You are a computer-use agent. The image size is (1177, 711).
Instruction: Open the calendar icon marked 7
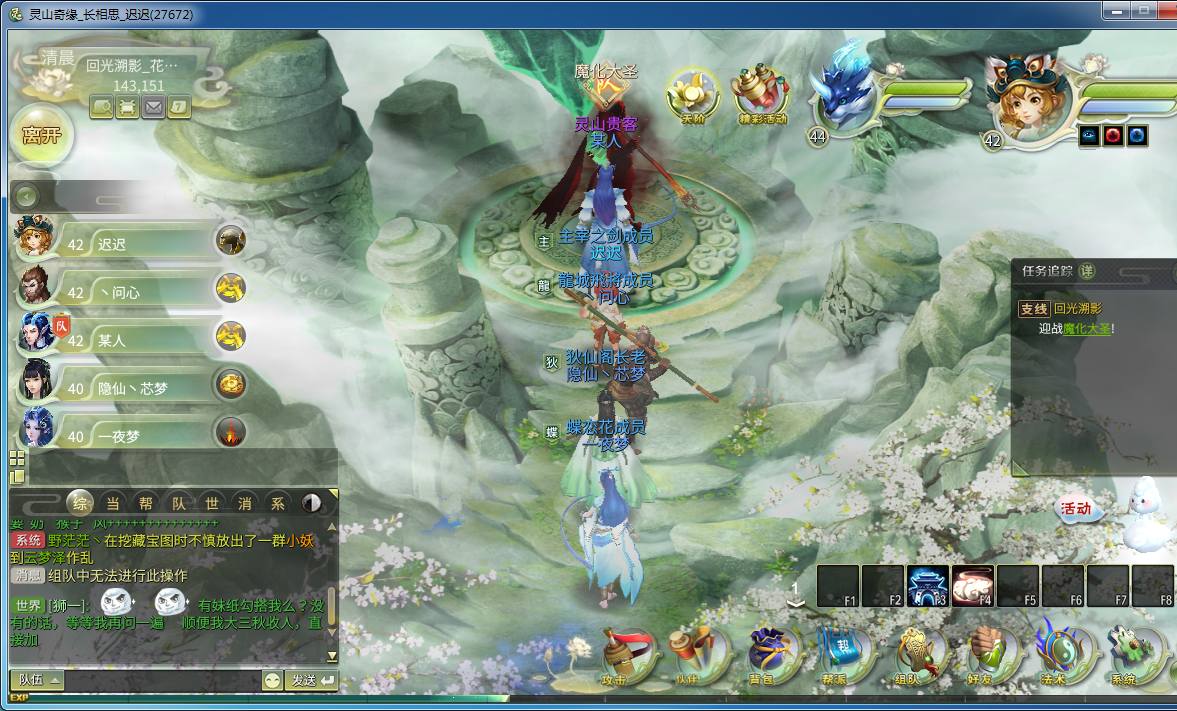(x=179, y=106)
